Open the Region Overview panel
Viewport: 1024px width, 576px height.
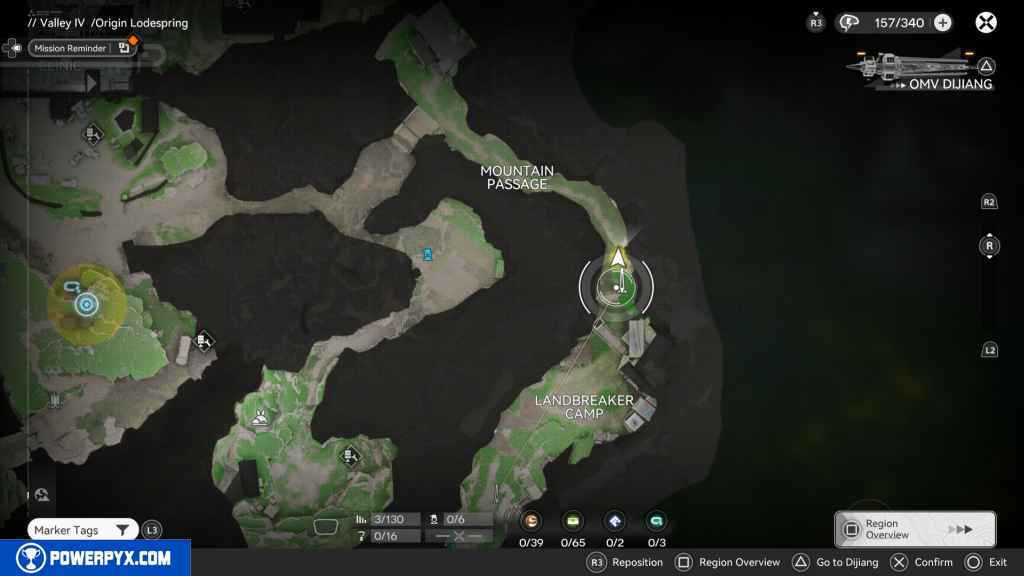click(915, 529)
